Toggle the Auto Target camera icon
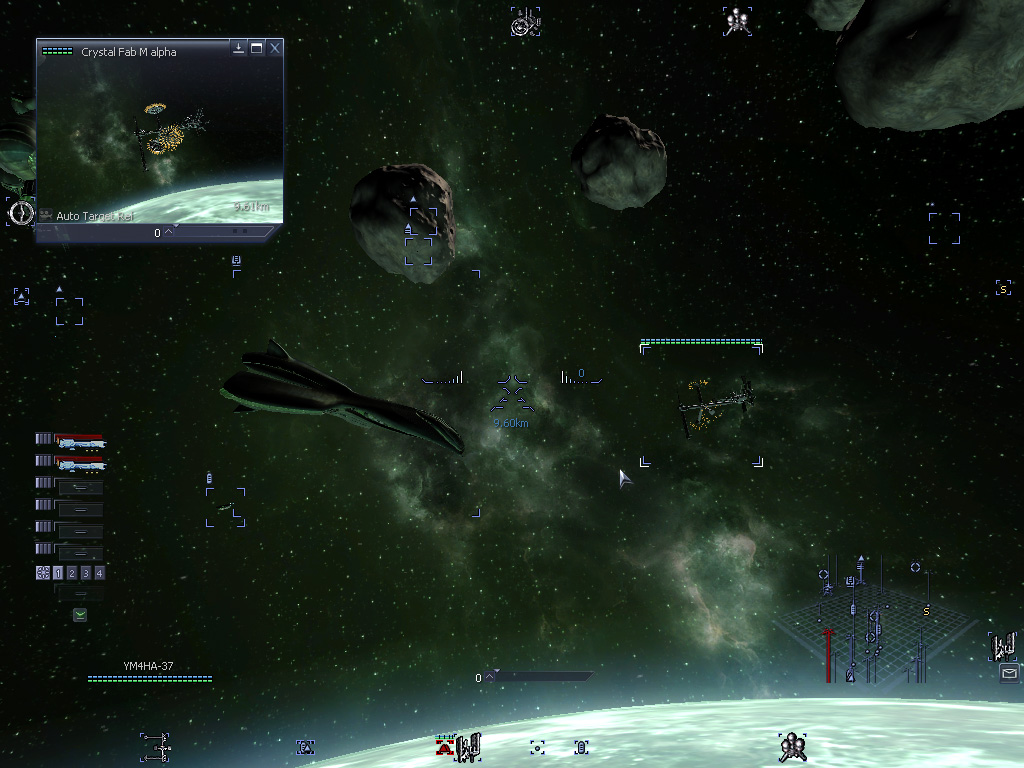The height and width of the screenshot is (768, 1024). [46, 215]
